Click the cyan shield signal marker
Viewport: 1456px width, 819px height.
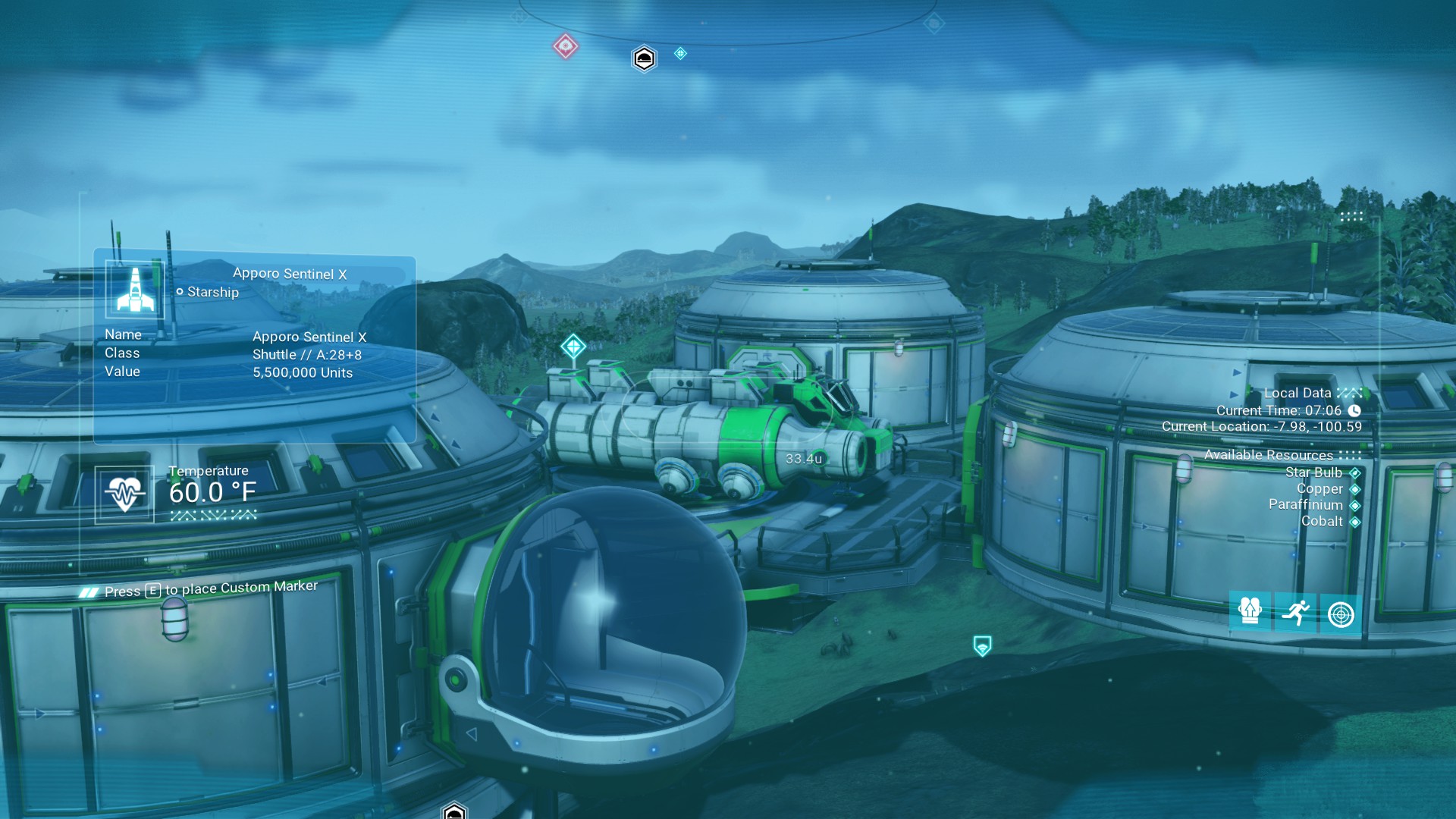click(982, 646)
